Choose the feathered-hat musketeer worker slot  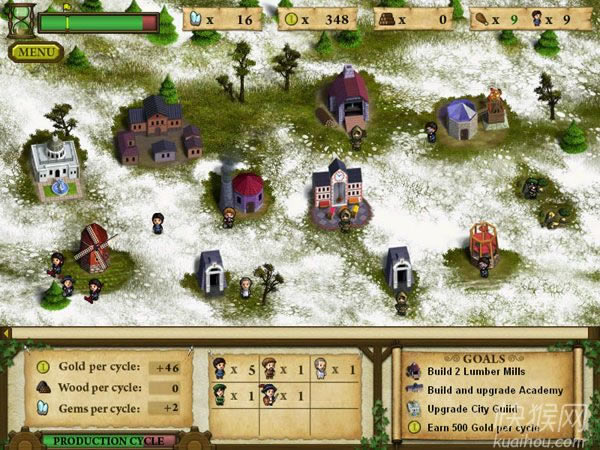pyautogui.click(x=282, y=395)
